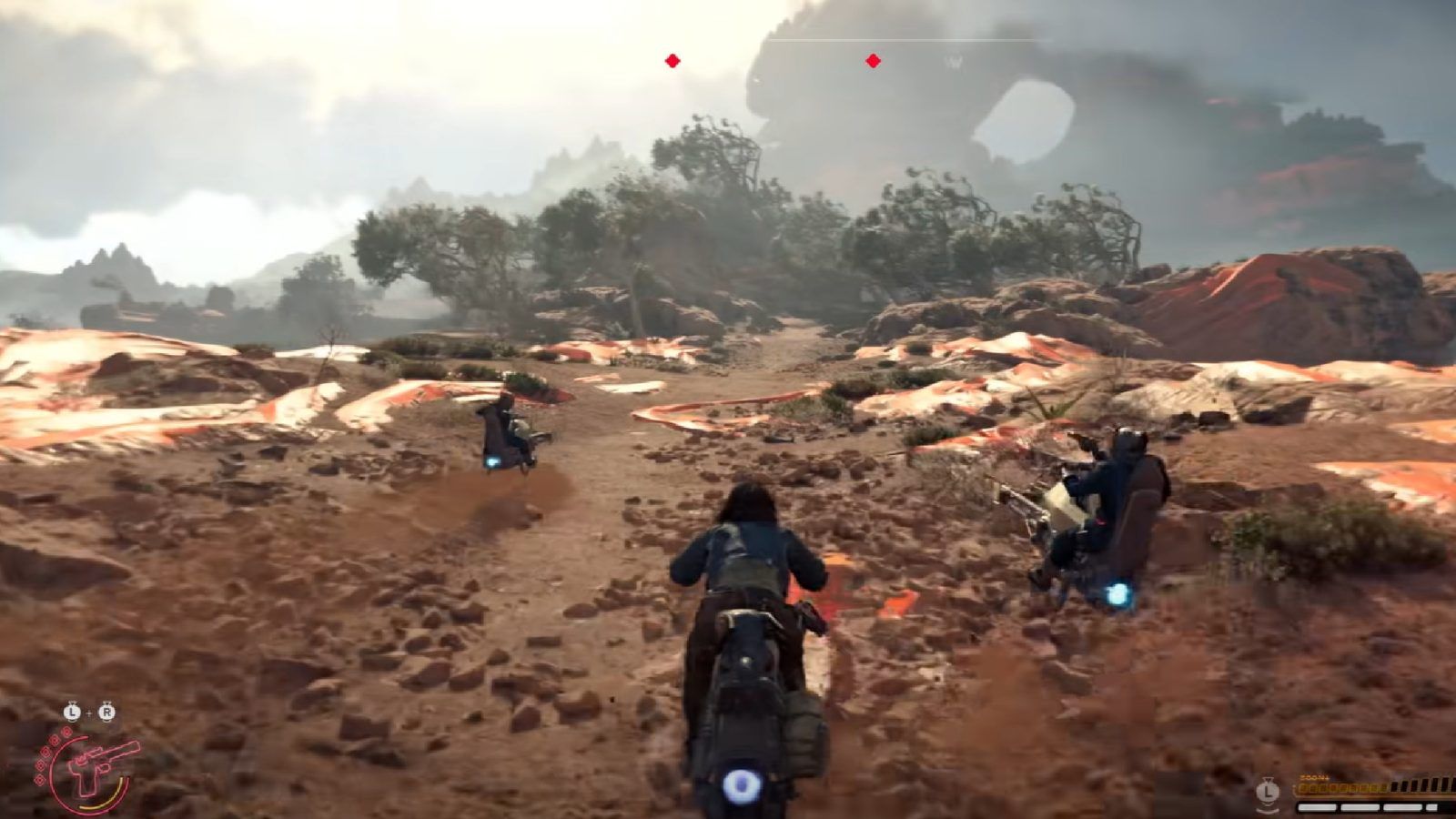Click the small white segment at far bottom-right

pyautogui.click(x=1431, y=807)
